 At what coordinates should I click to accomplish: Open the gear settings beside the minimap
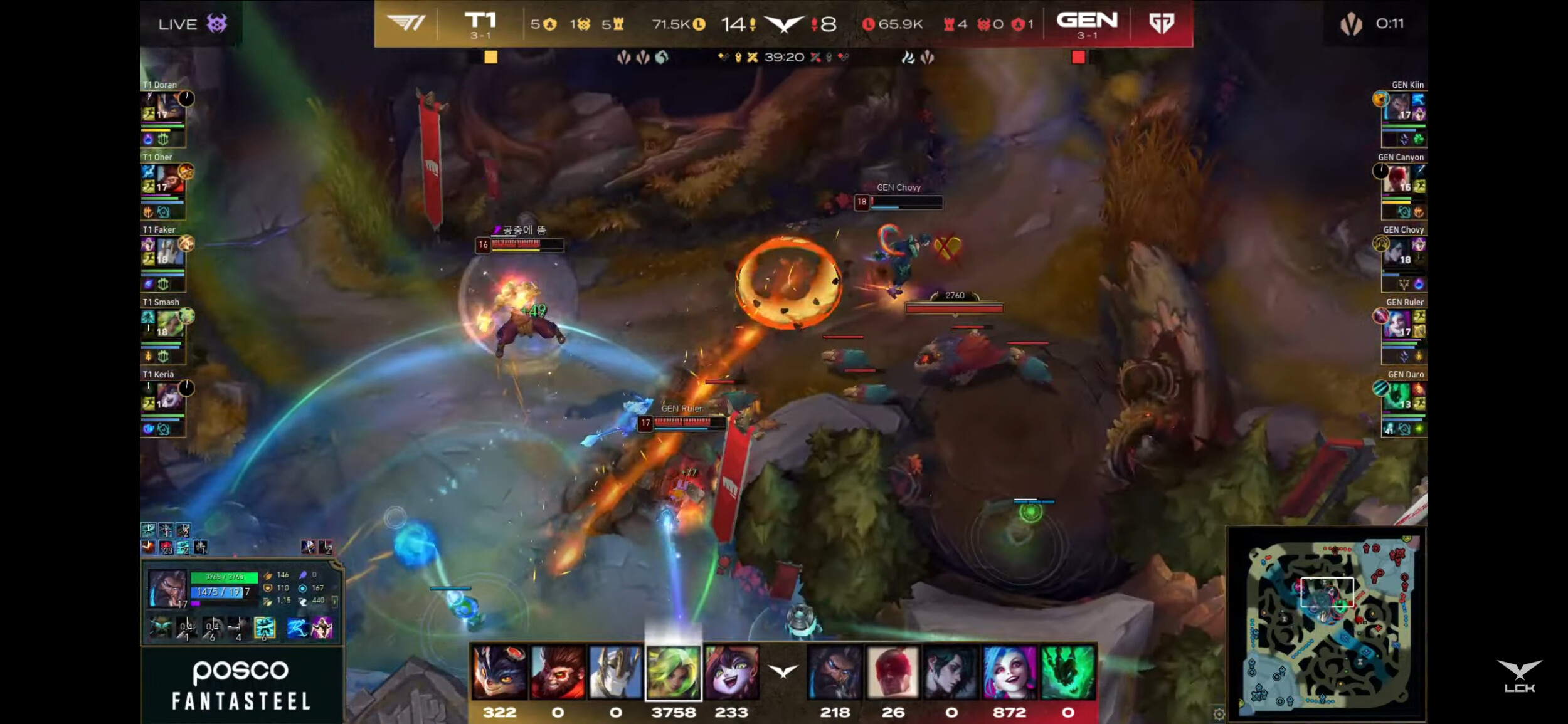click(1219, 714)
